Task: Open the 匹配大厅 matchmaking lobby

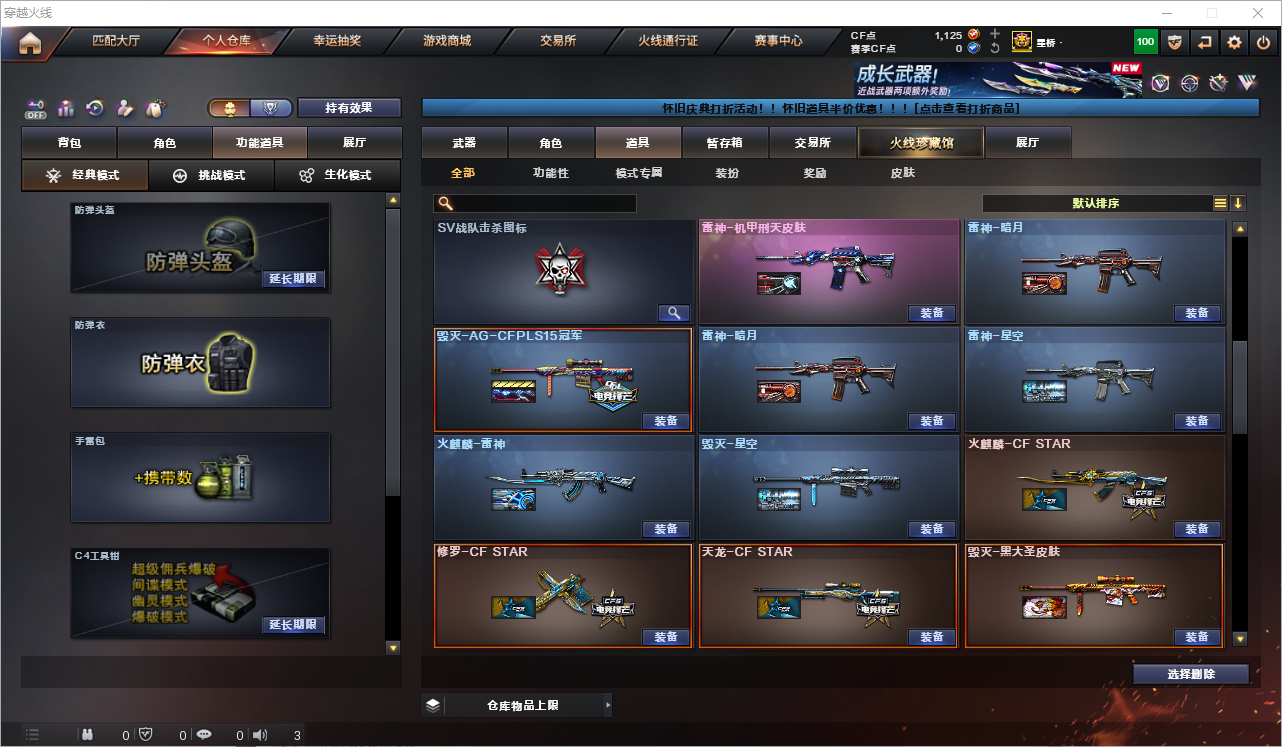Action: (x=116, y=41)
